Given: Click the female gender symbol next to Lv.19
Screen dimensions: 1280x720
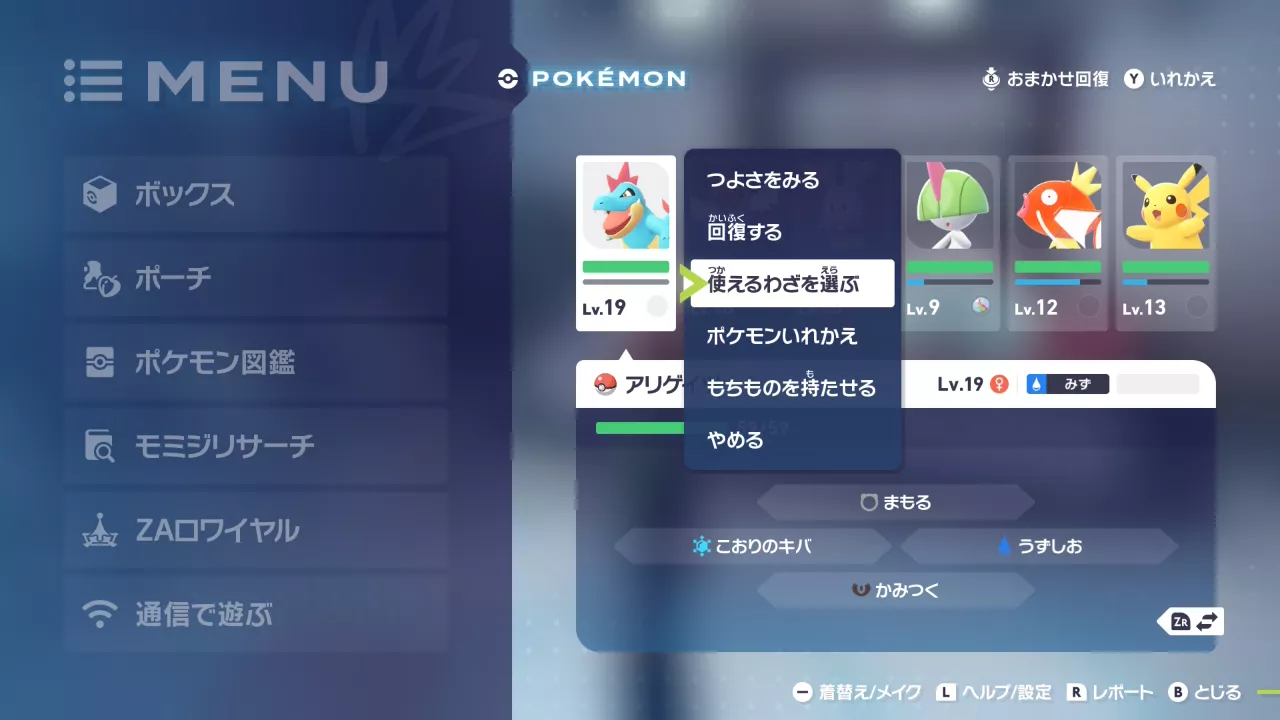Looking at the screenshot, I should [997, 383].
